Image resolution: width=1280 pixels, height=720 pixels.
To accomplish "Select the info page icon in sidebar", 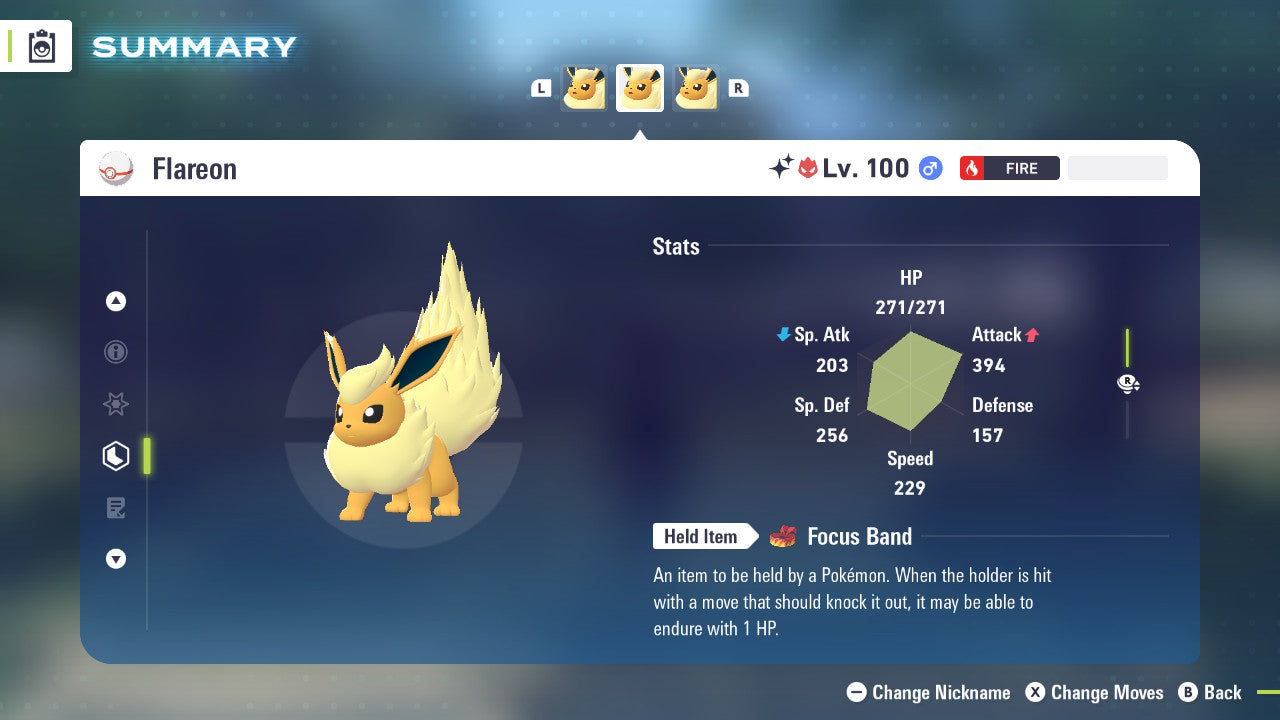I will 116,352.
